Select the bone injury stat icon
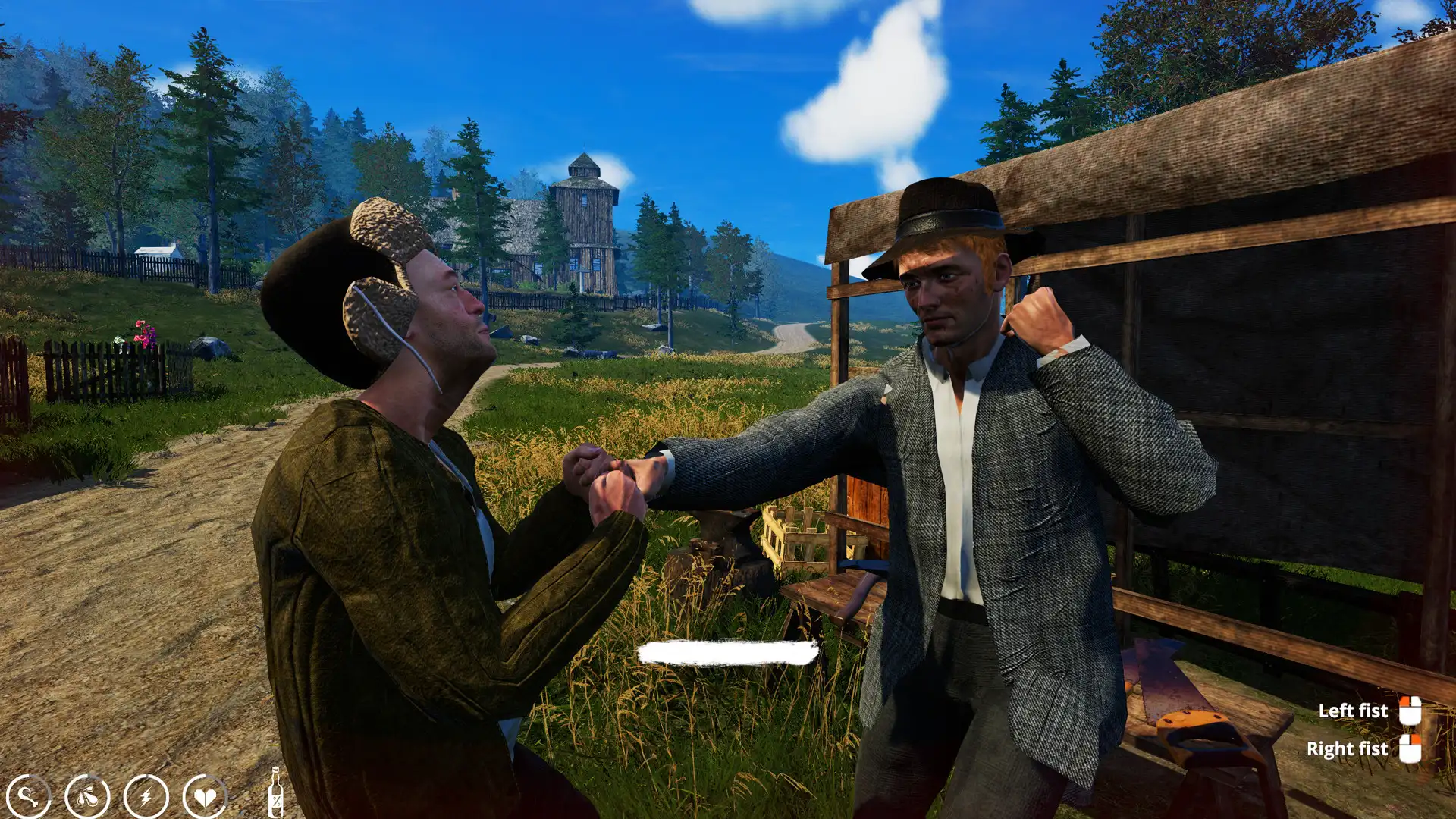 (28, 796)
